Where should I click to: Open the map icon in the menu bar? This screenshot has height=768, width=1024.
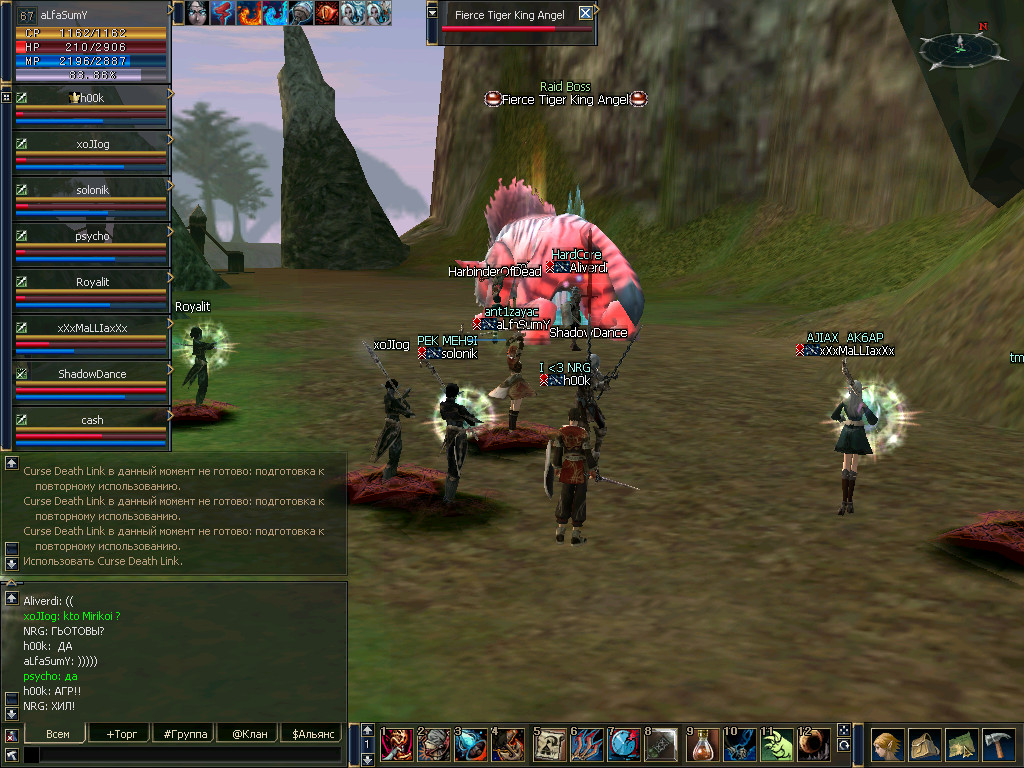pyautogui.click(x=962, y=745)
